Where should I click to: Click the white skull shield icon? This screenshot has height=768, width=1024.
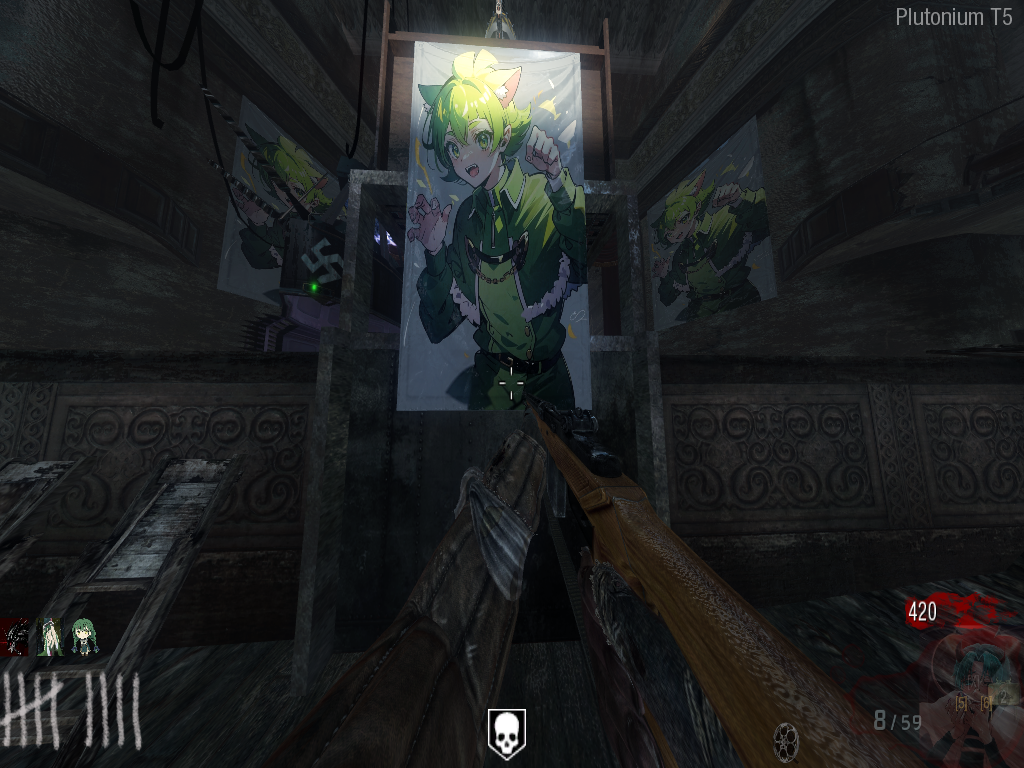tap(506, 732)
